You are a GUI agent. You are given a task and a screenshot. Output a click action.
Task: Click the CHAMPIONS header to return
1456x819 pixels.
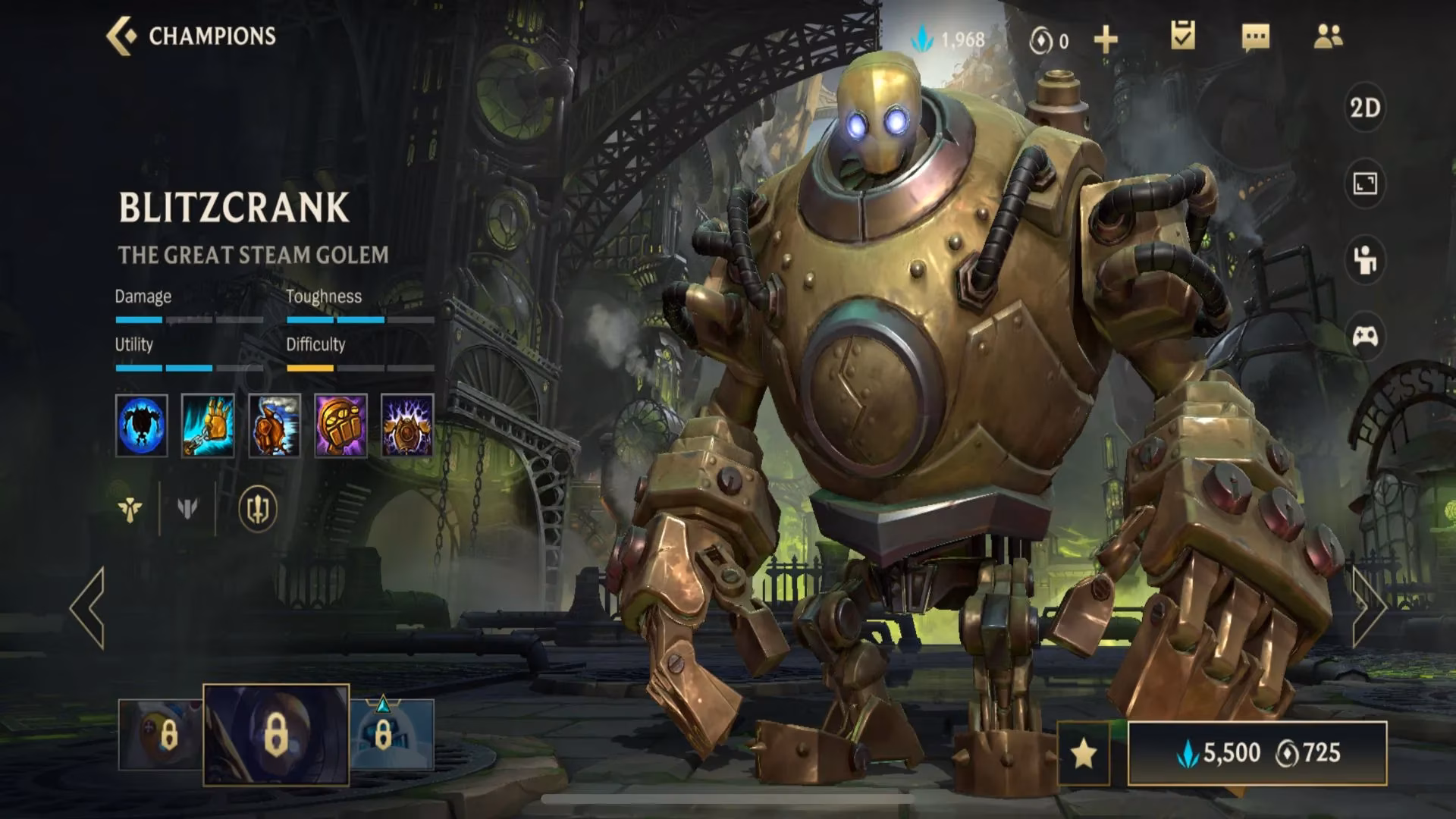211,34
